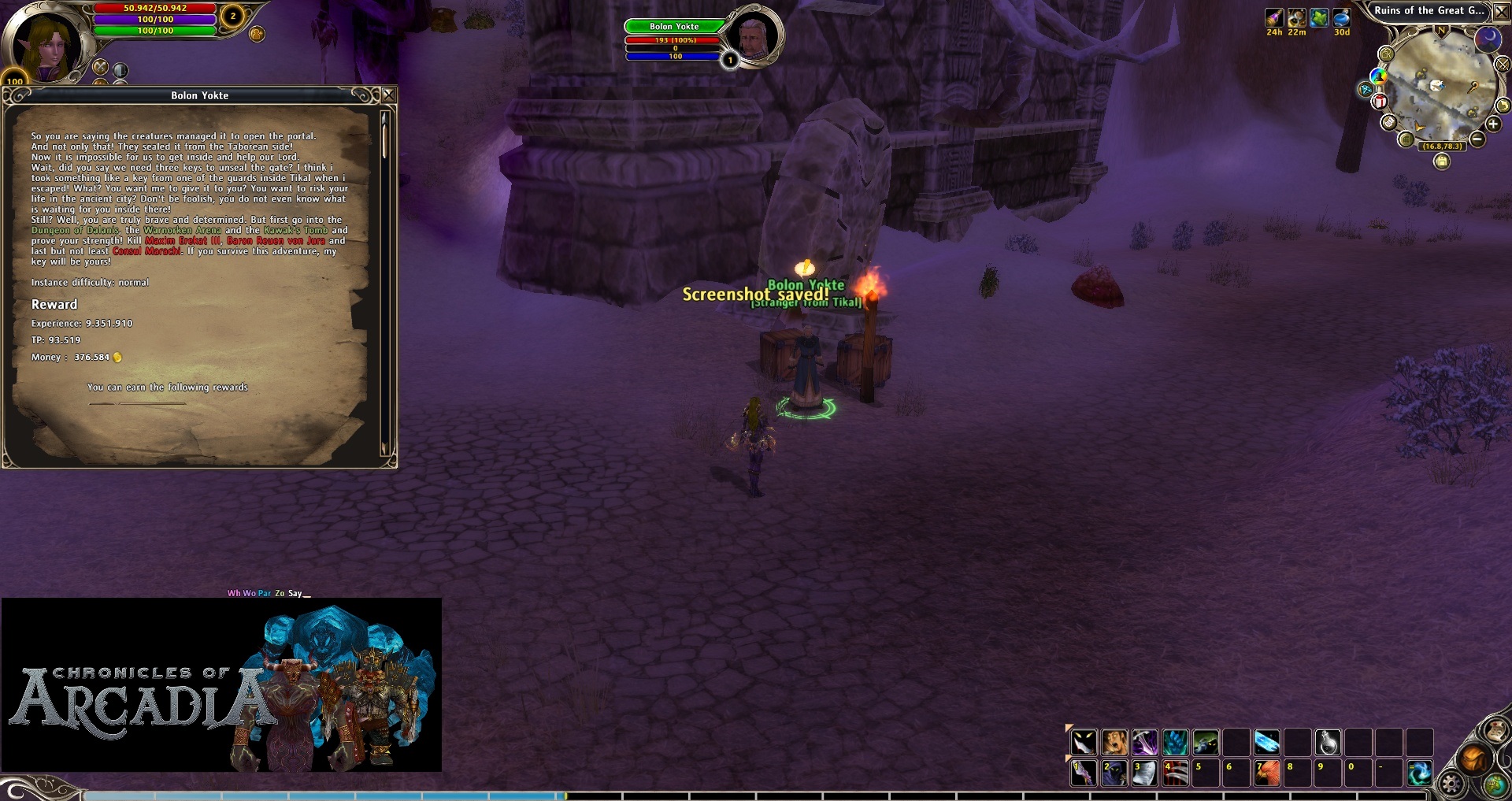Activate the red claw slash skill in slot 4
Screen dimensions: 1512x801
click(x=1175, y=773)
